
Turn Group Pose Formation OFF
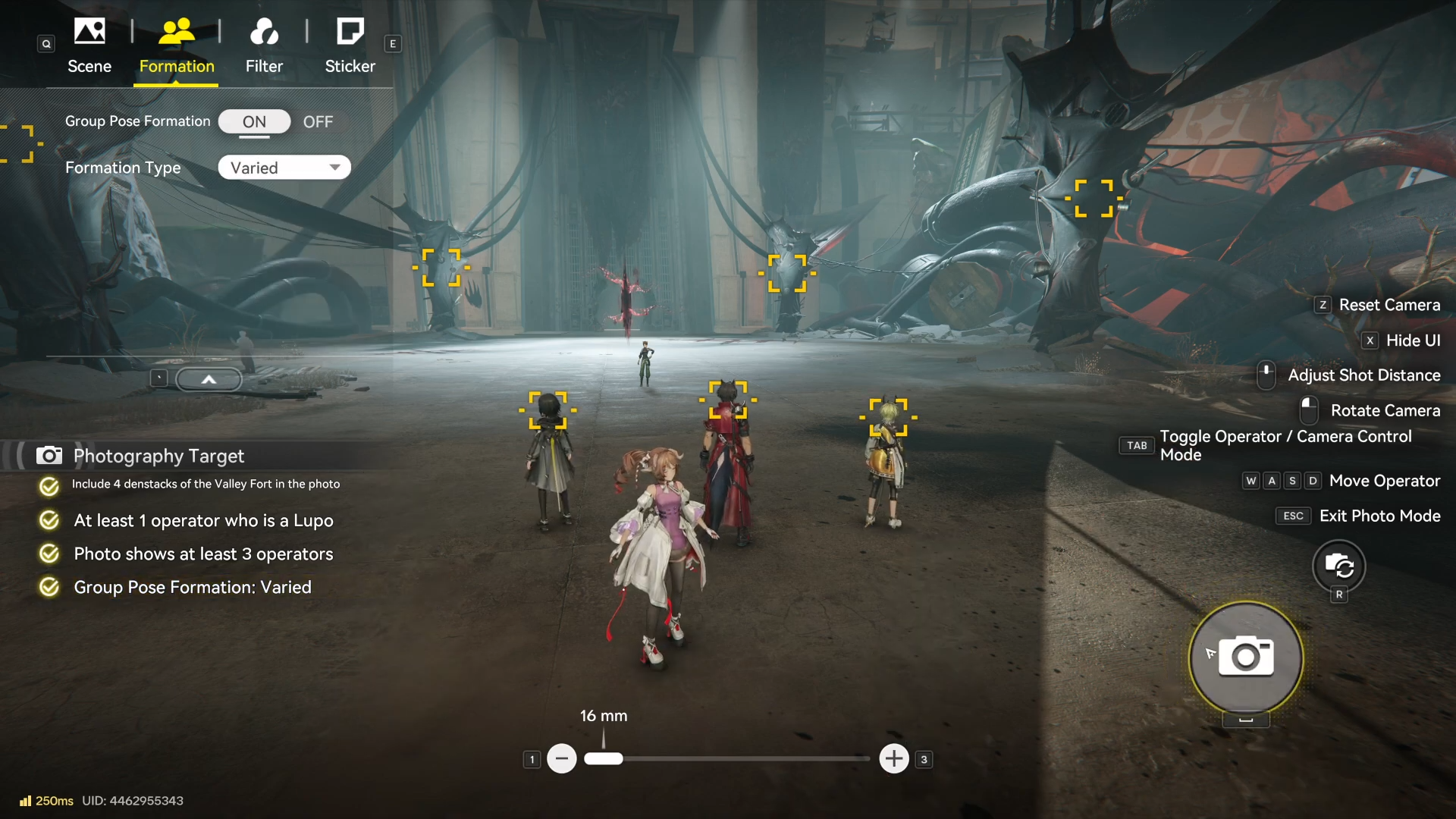pos(318,122)
